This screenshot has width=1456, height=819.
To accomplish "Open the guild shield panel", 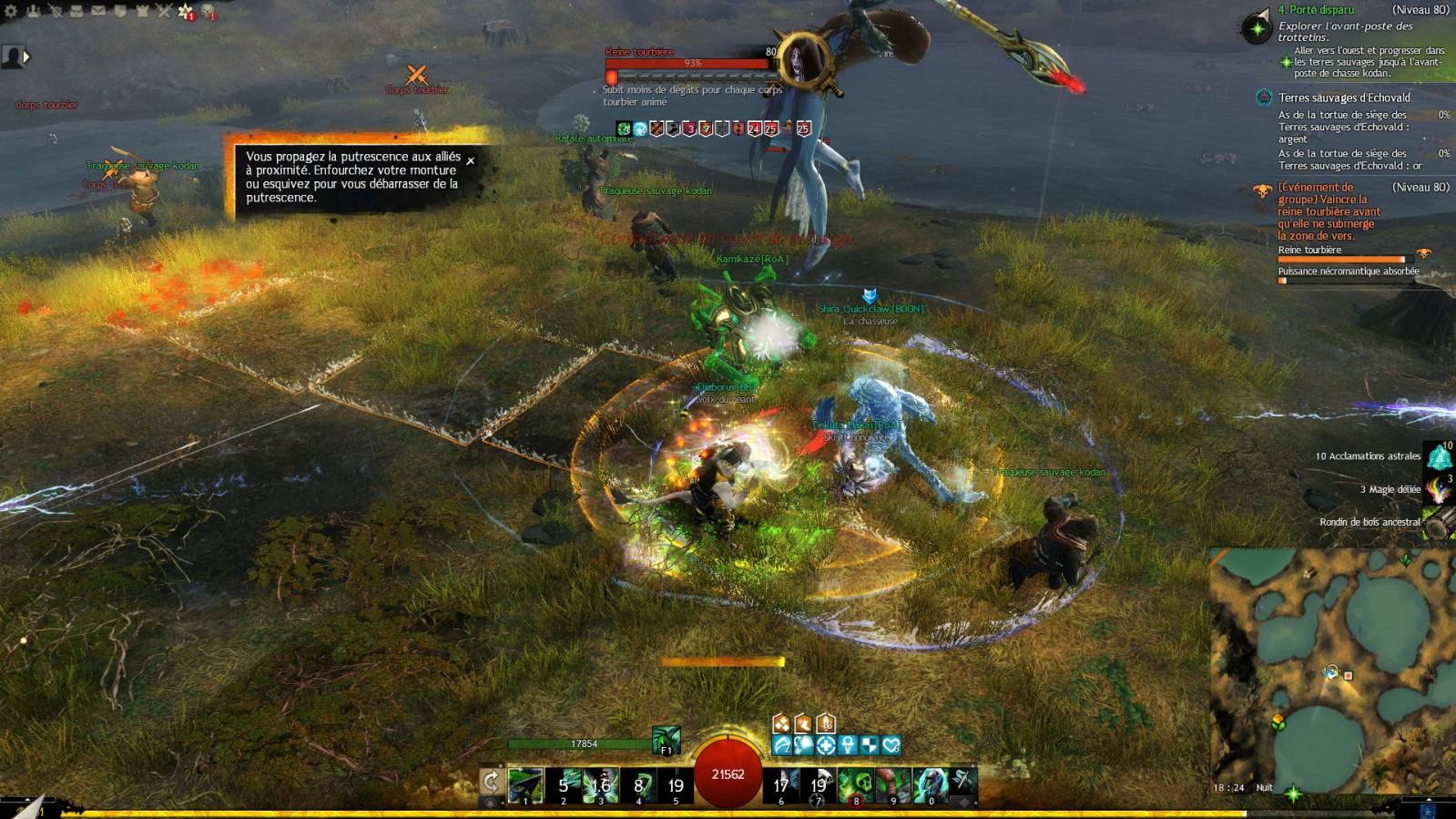I will tap(120, 11).
